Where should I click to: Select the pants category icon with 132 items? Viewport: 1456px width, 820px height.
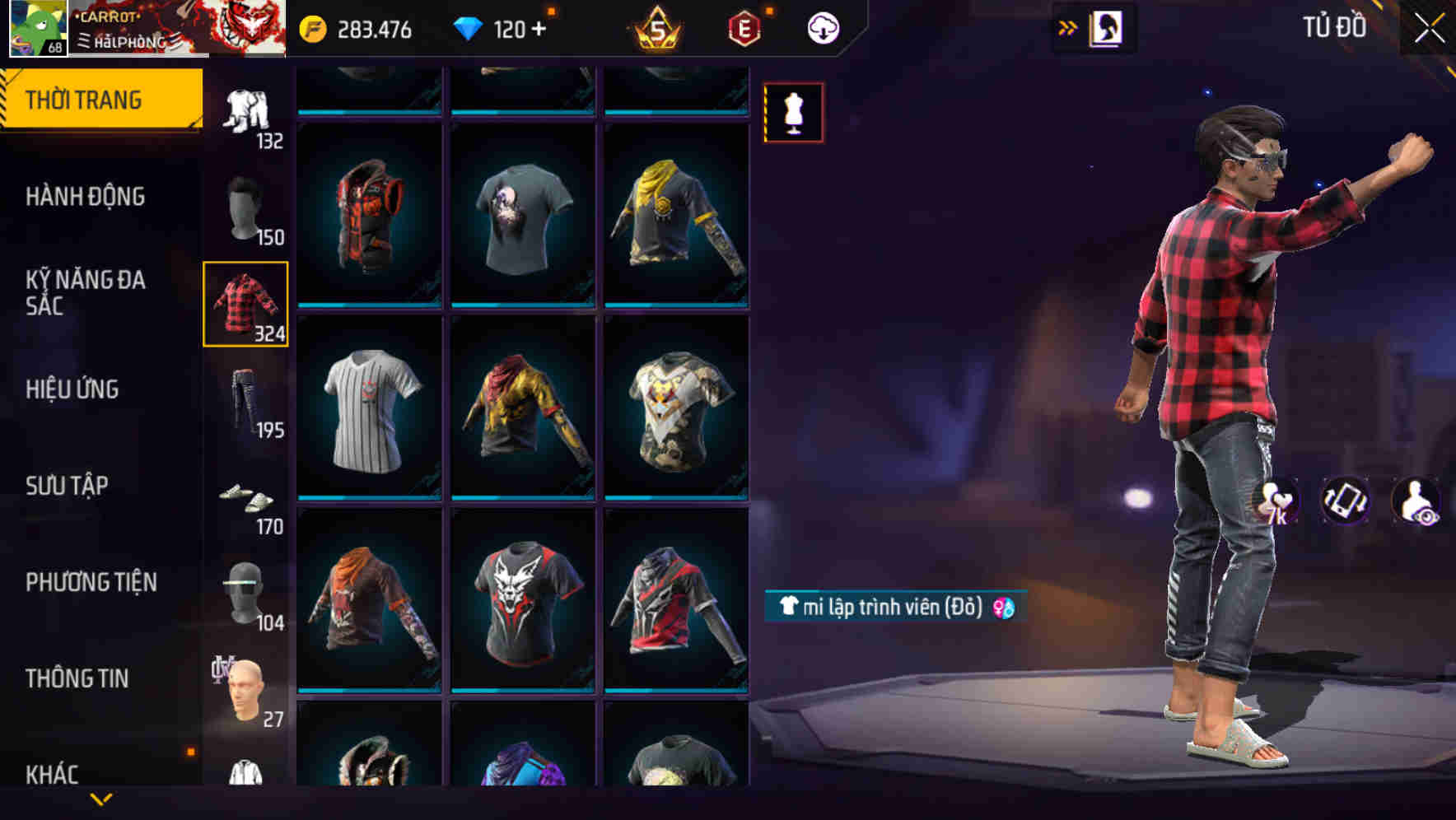tap(245, 107)
